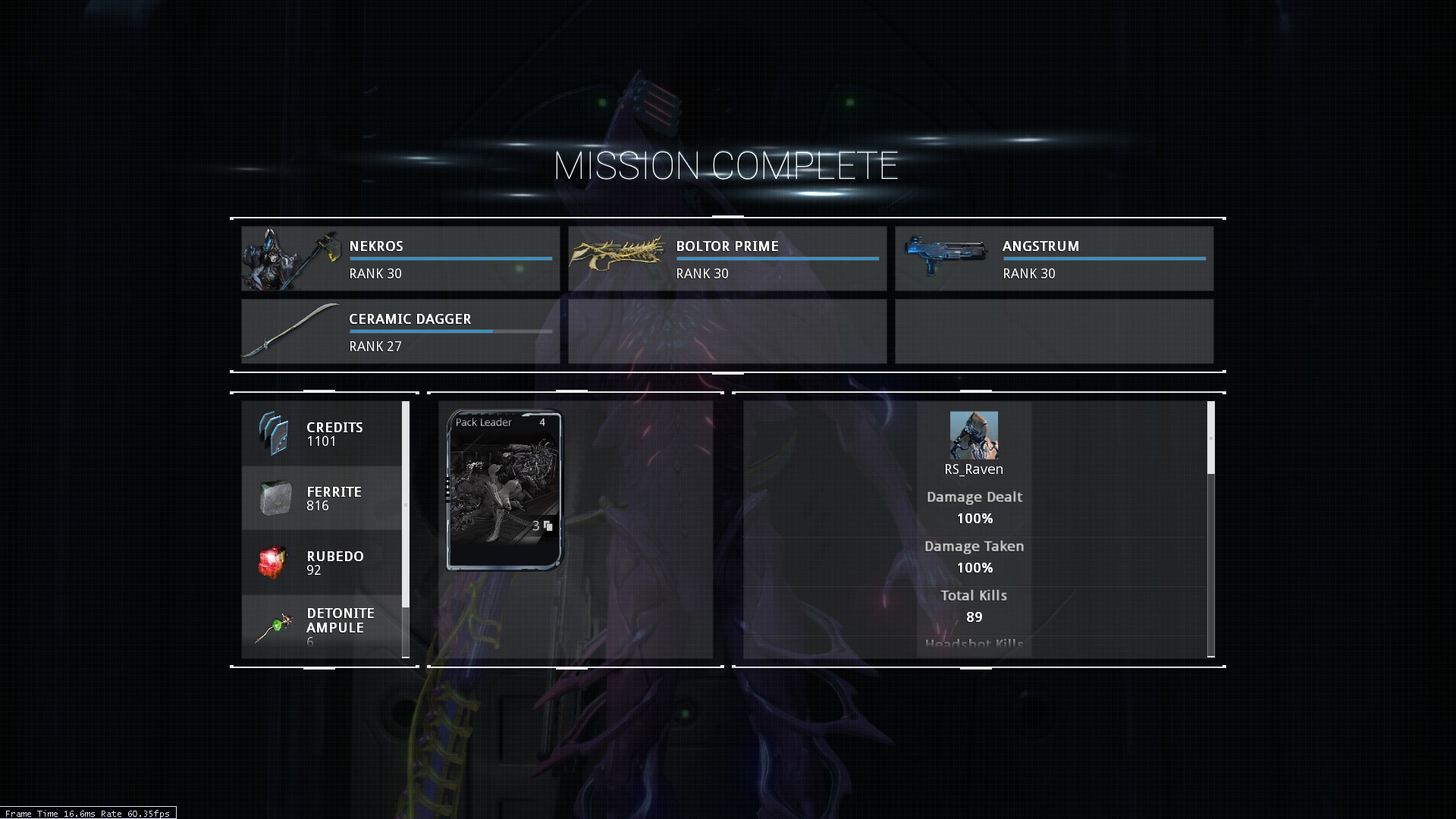Select the Nekros warframe rank panel
This screenshot has height=819, width=1456.
pyautogui.click(x=400, y=259)
